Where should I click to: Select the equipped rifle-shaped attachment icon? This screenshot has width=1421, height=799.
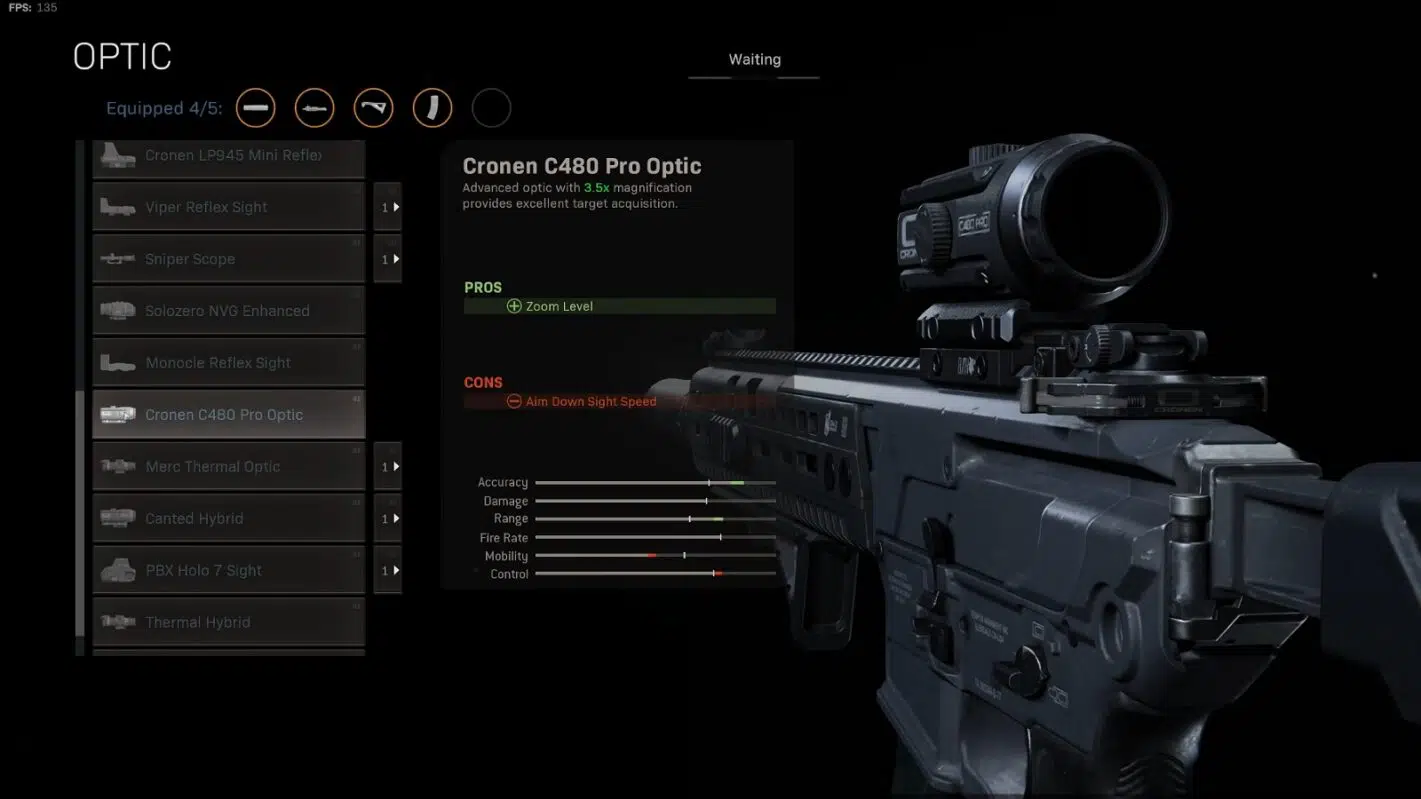coord(314,108)
